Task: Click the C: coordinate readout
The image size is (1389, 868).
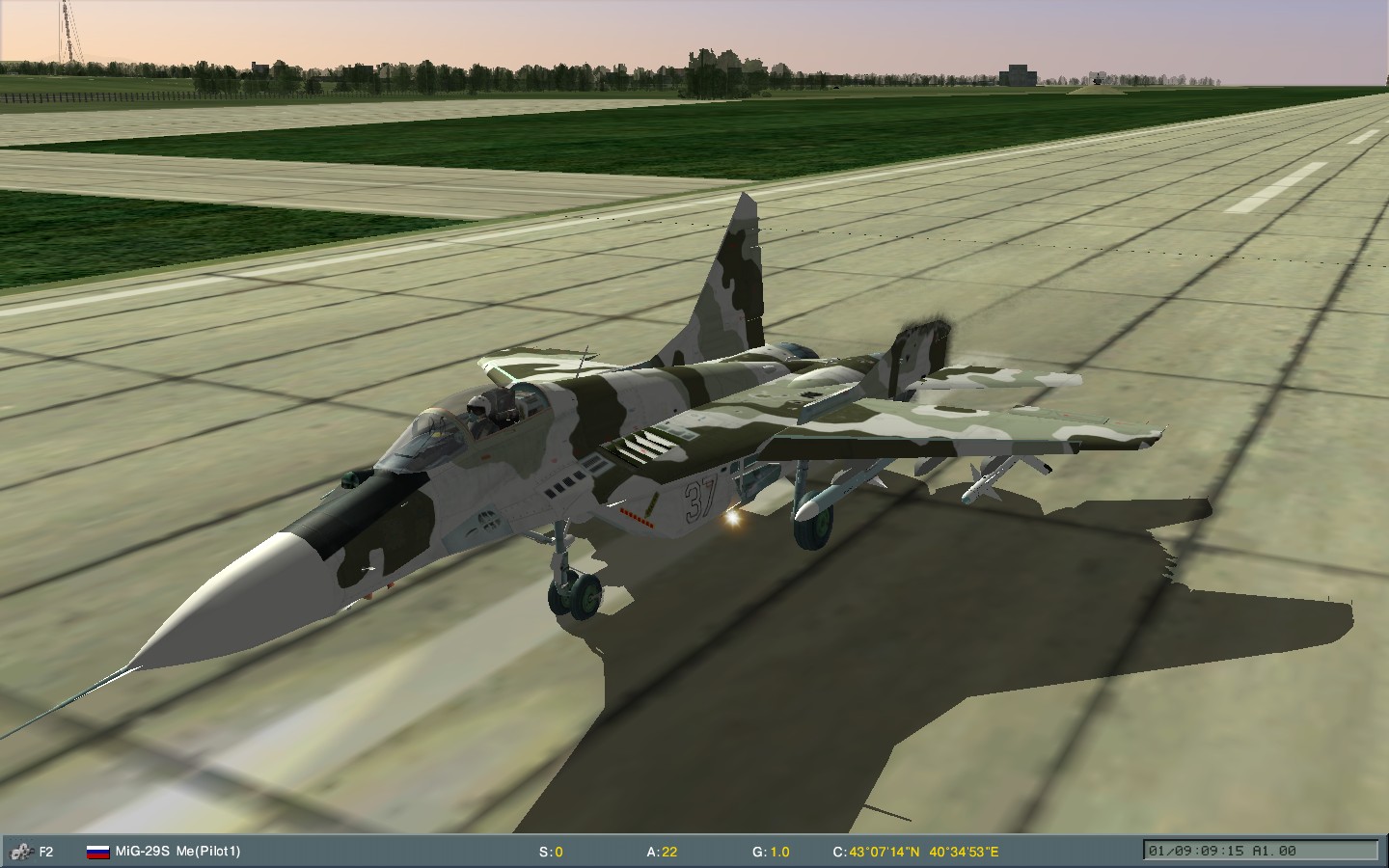Action: coord(841,853)
